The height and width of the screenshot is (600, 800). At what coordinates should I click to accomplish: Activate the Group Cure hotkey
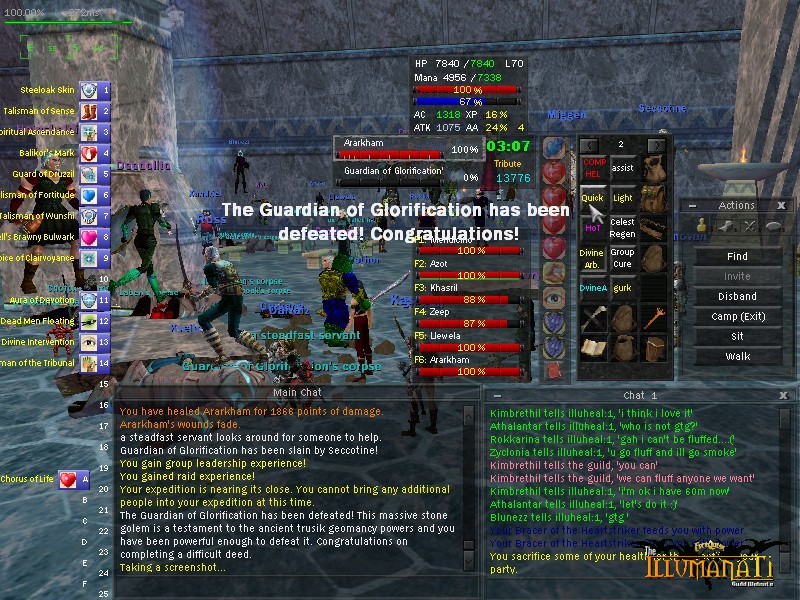(622, 258)
